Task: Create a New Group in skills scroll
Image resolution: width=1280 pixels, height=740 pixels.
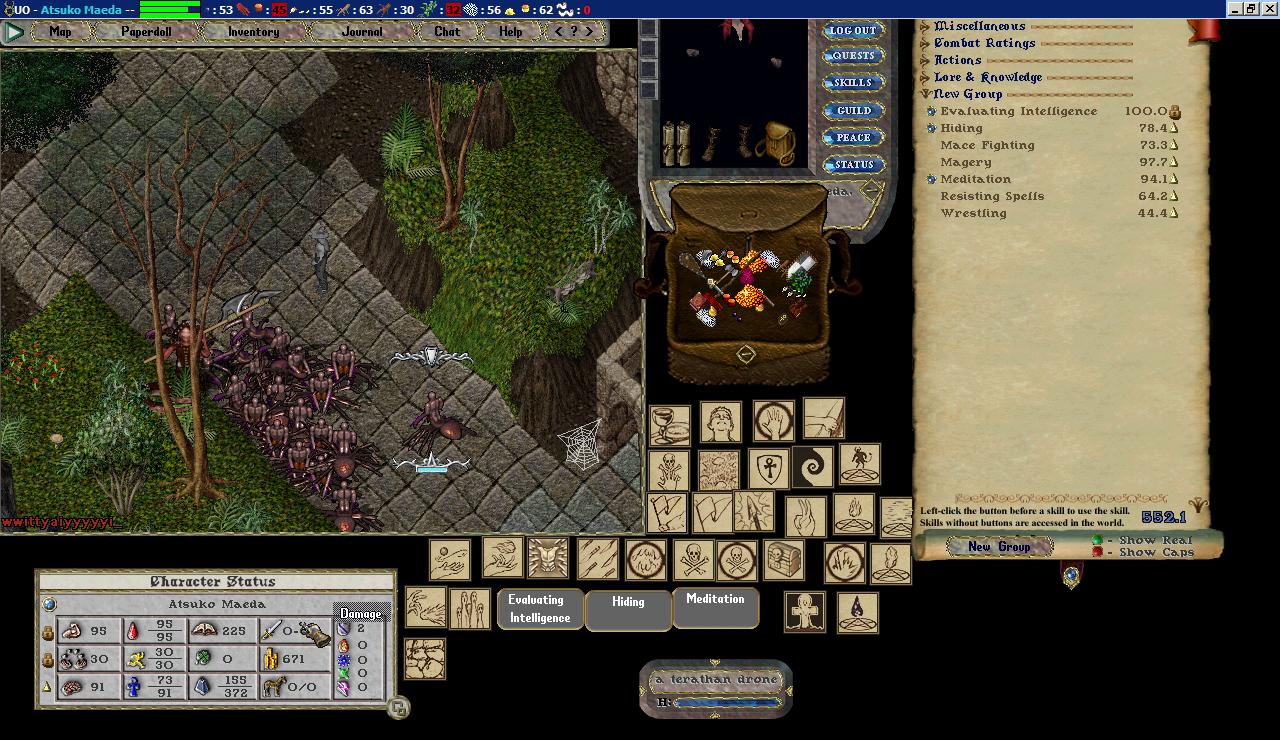Action: pos(999,546)
